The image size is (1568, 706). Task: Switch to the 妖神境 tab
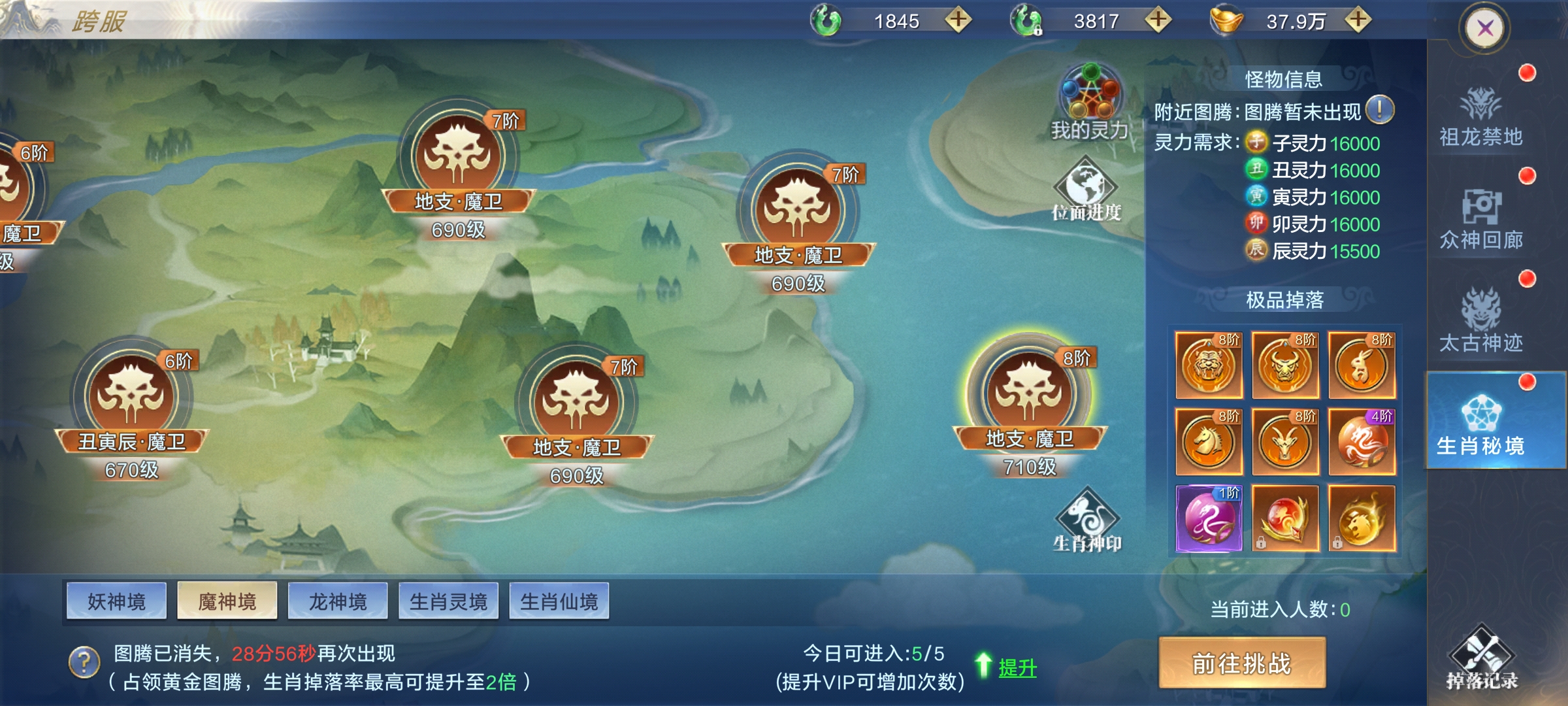coord(116,601)
